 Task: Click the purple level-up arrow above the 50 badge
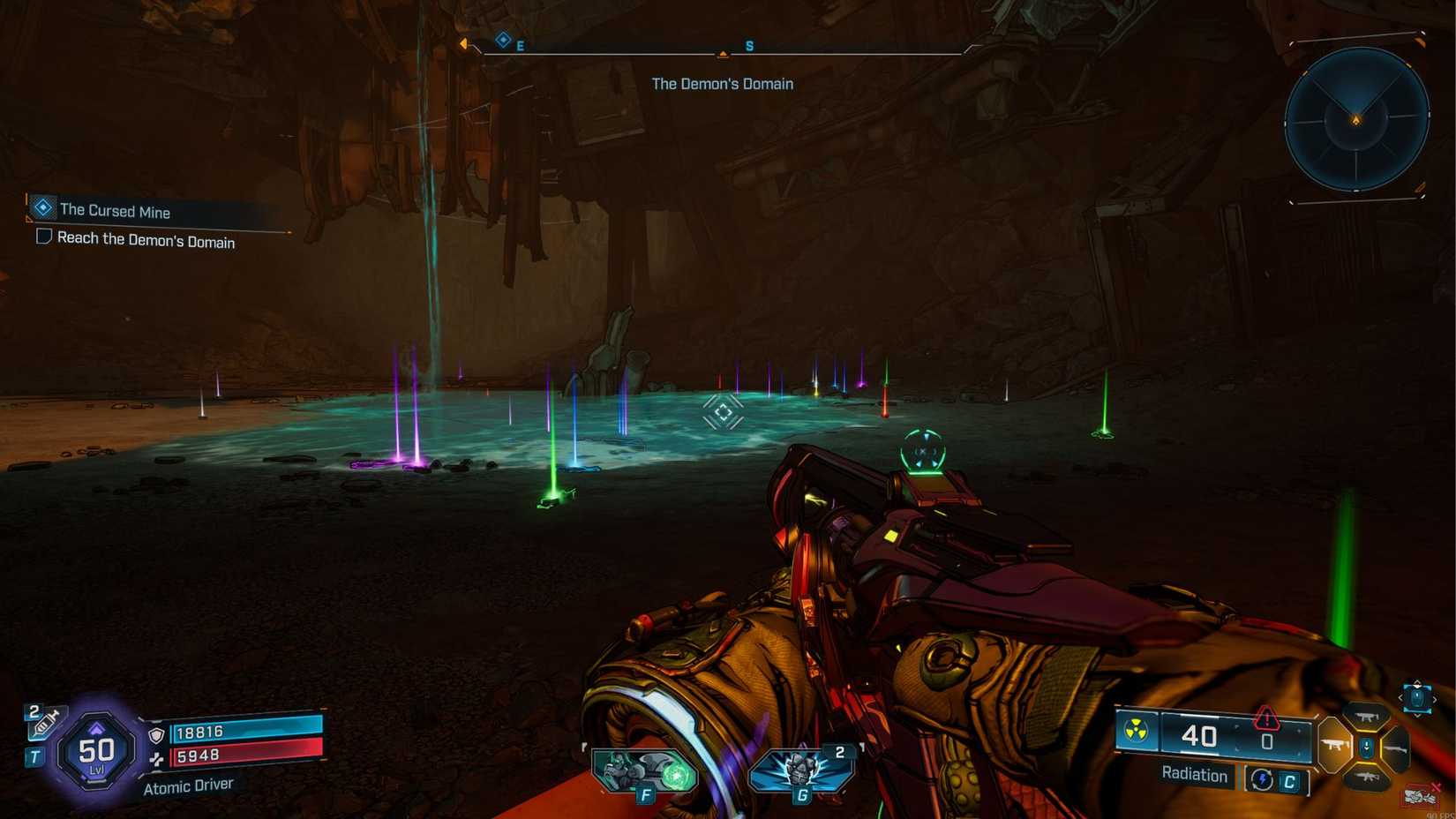point(97,727)
